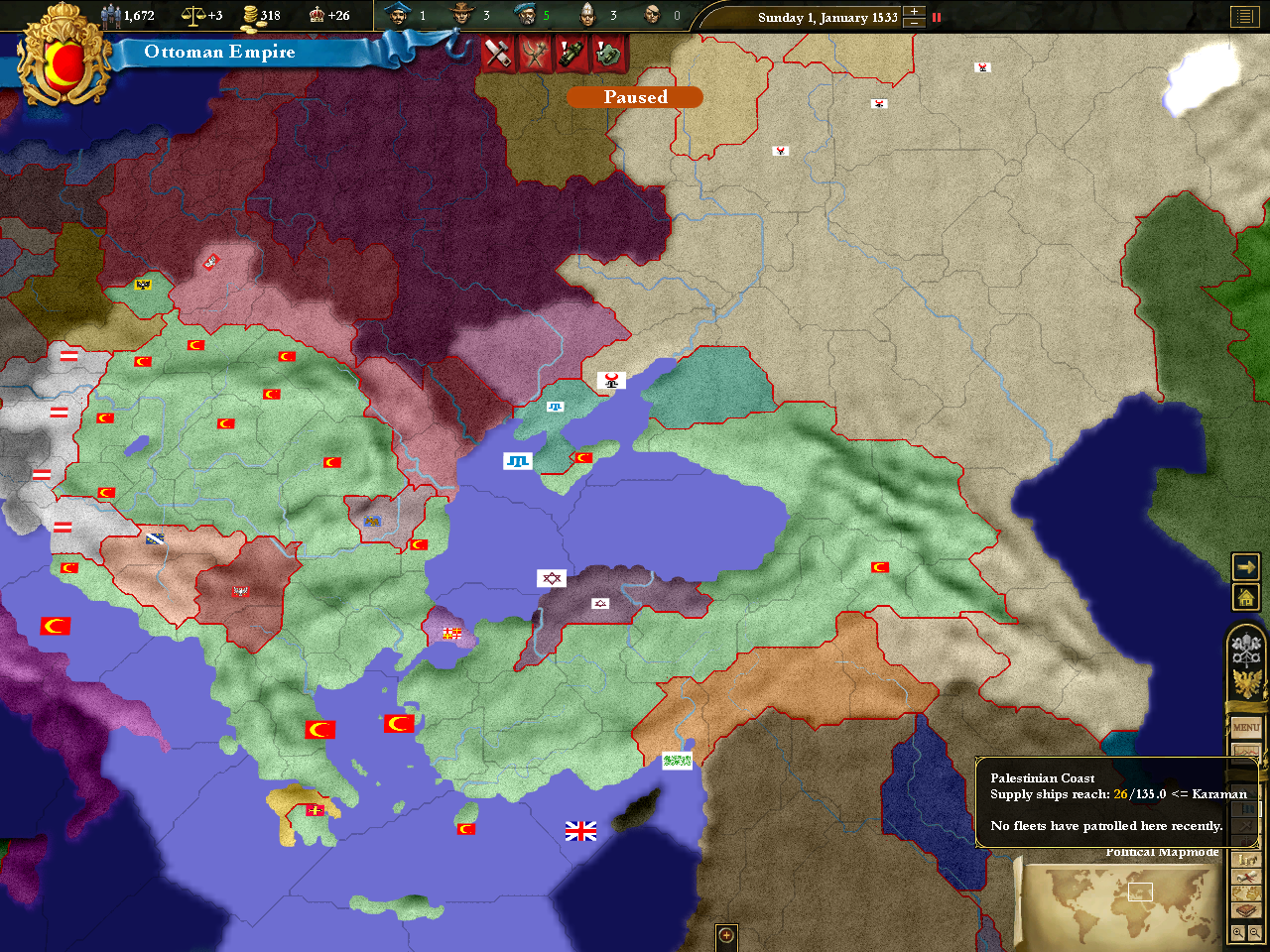This screenshot has height=952, width=1270.
Task: Open the red book ledger button
Action: coord(1246,909)
